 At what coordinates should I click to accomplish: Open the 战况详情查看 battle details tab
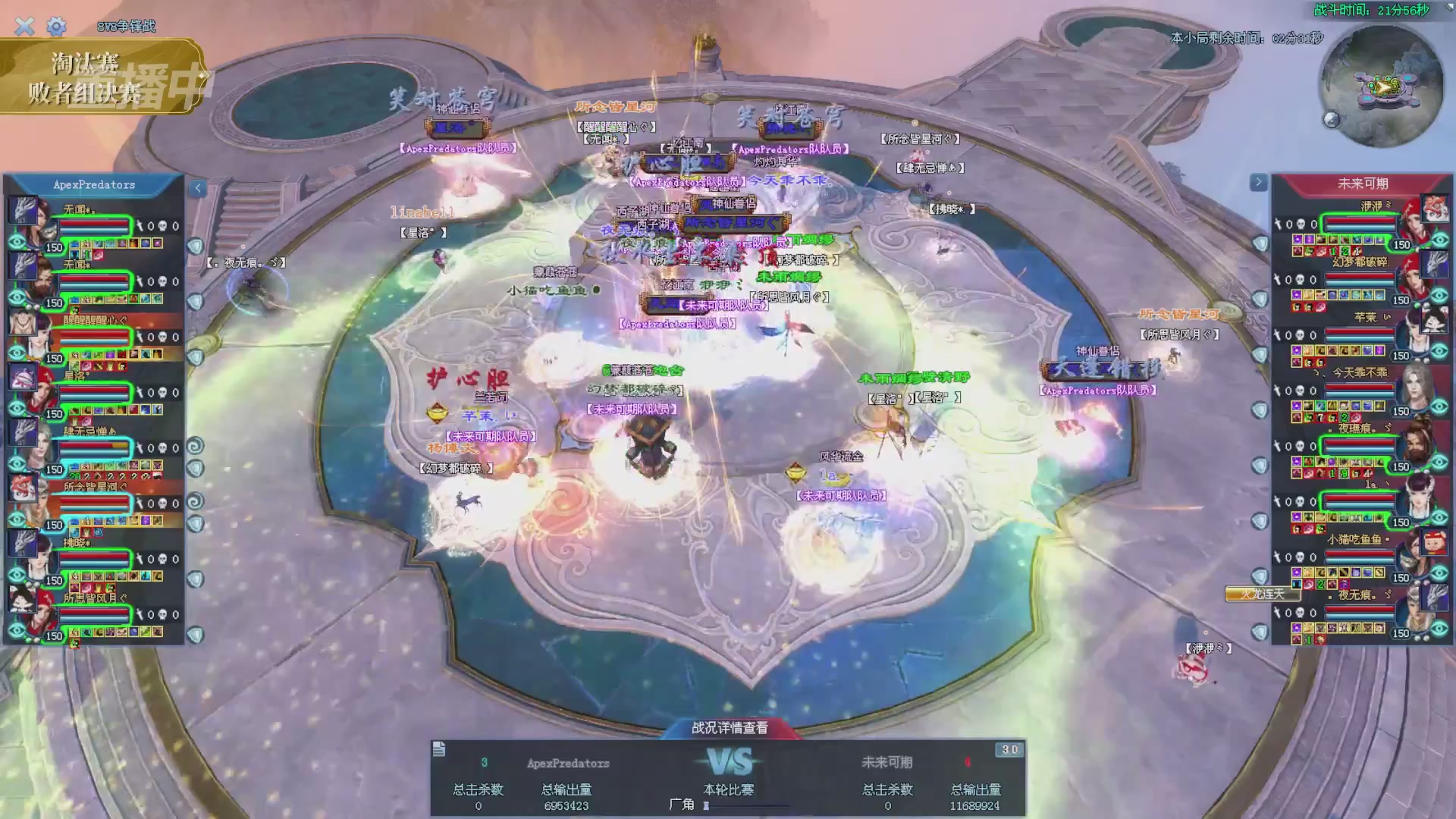[729, 728]
